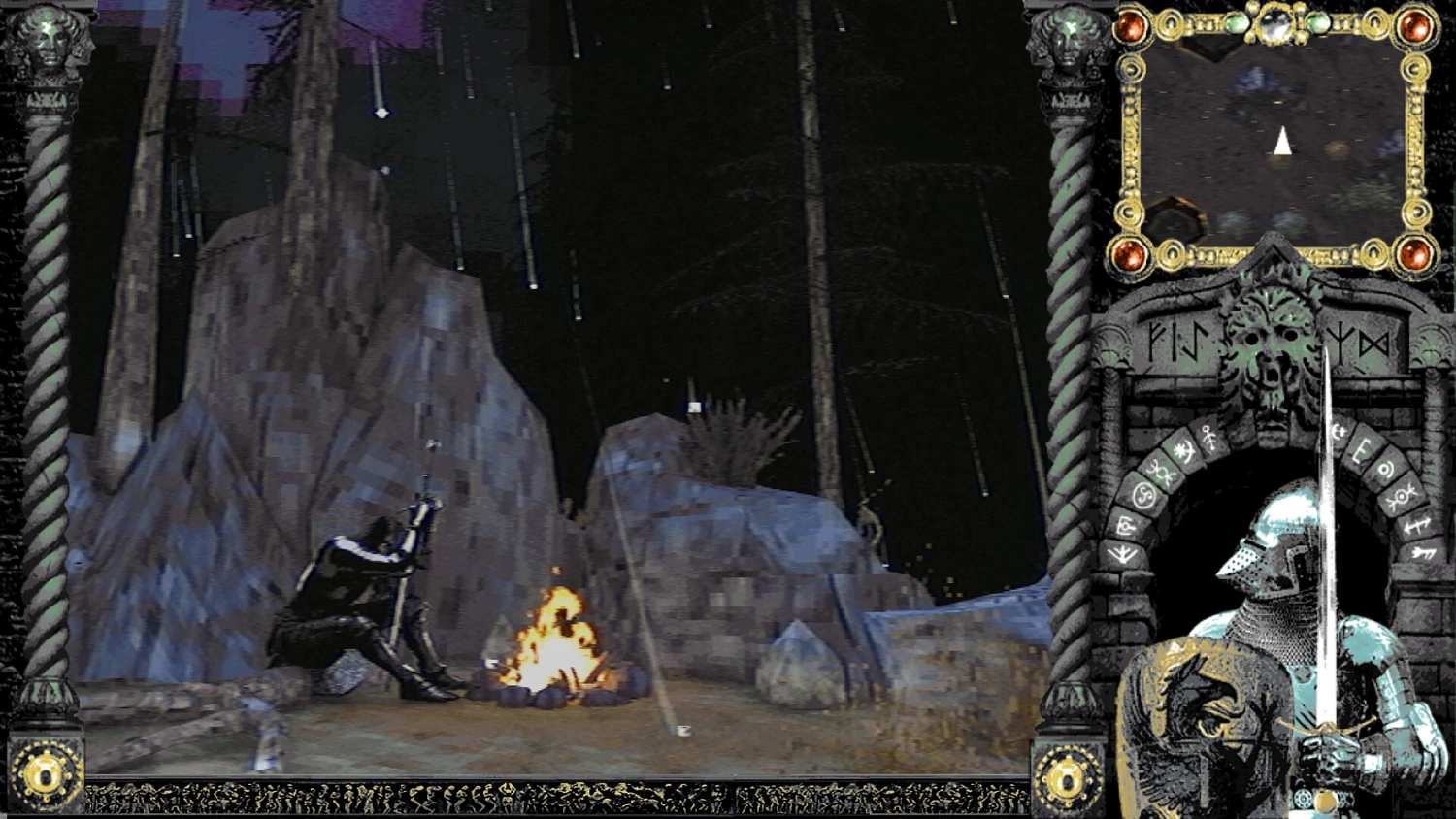
Task: Toggle the right green gem above the minimap
Action: pyautogui.click(x=1316, y=21)
